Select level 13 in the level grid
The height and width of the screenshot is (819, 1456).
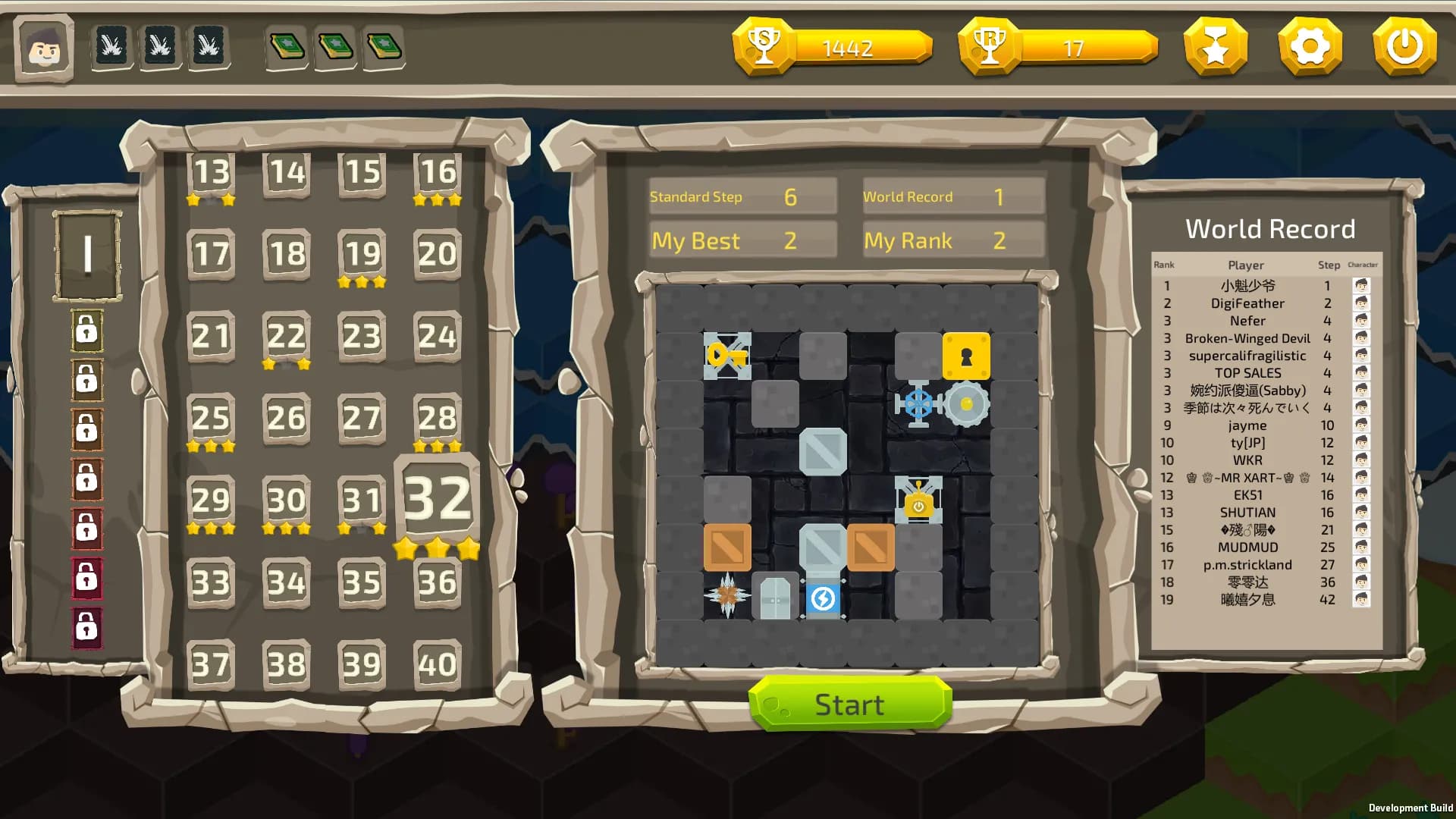click(211, 173)
